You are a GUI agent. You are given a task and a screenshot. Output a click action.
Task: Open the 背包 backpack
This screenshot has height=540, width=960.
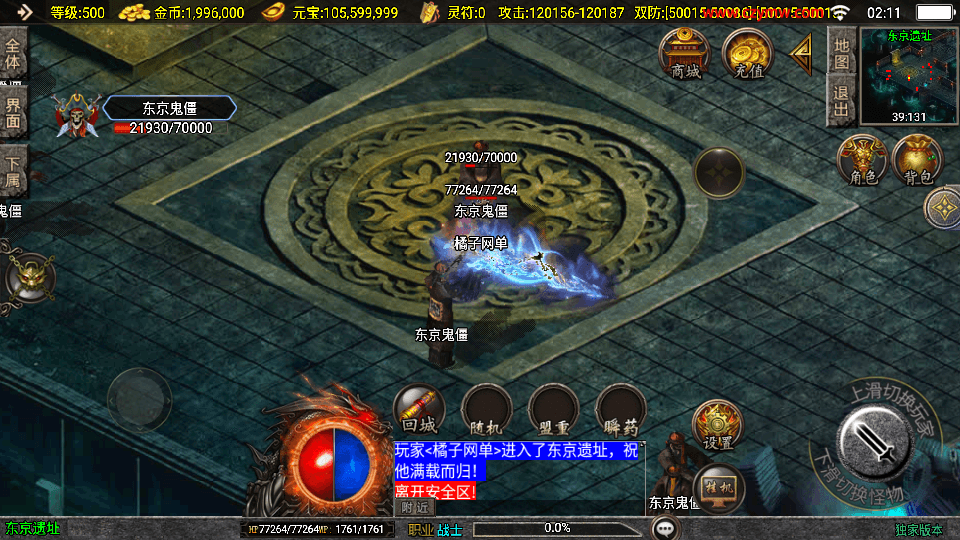(917, 161)
